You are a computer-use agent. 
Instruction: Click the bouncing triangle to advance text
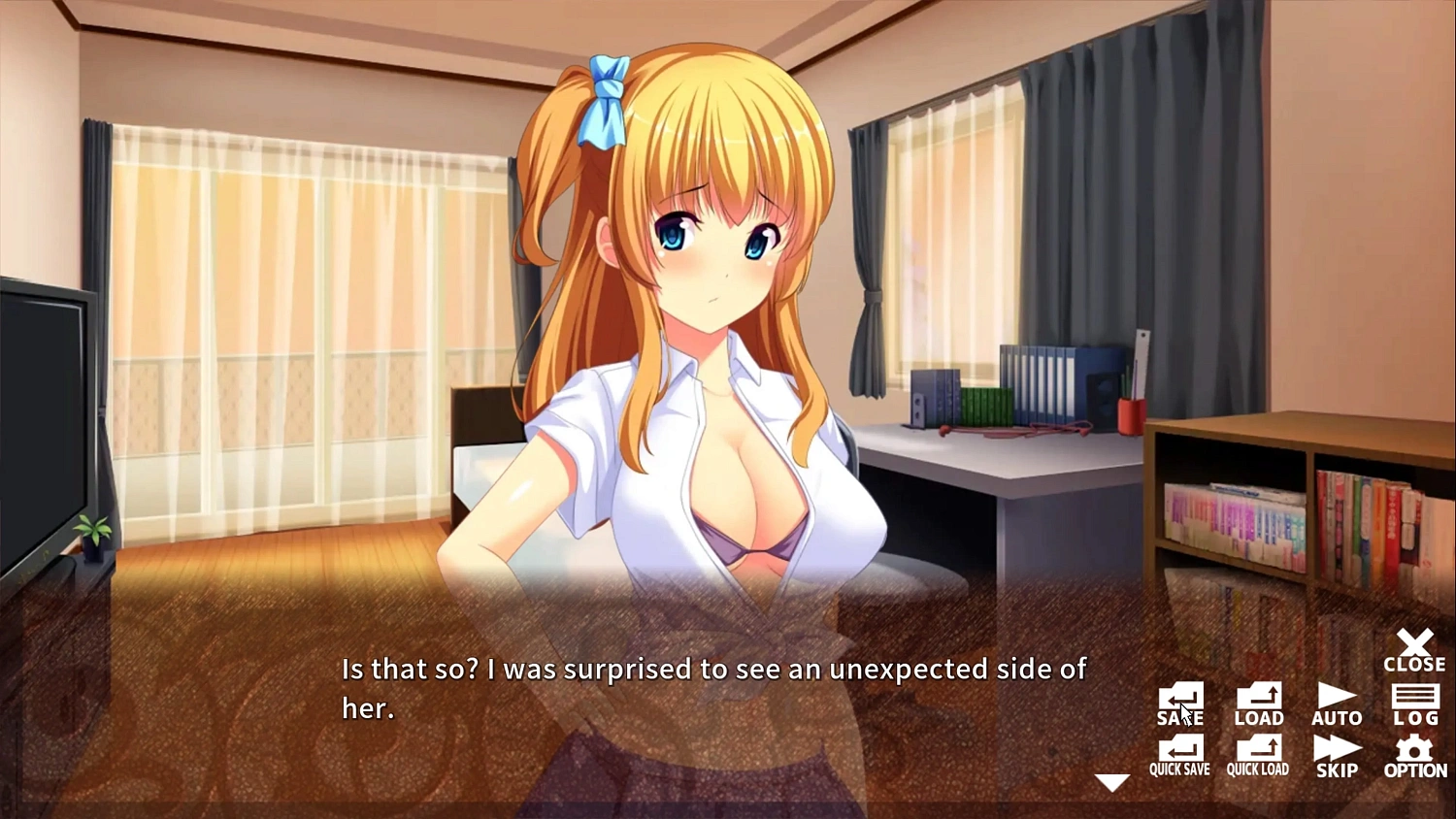(x=1111, y=782)
